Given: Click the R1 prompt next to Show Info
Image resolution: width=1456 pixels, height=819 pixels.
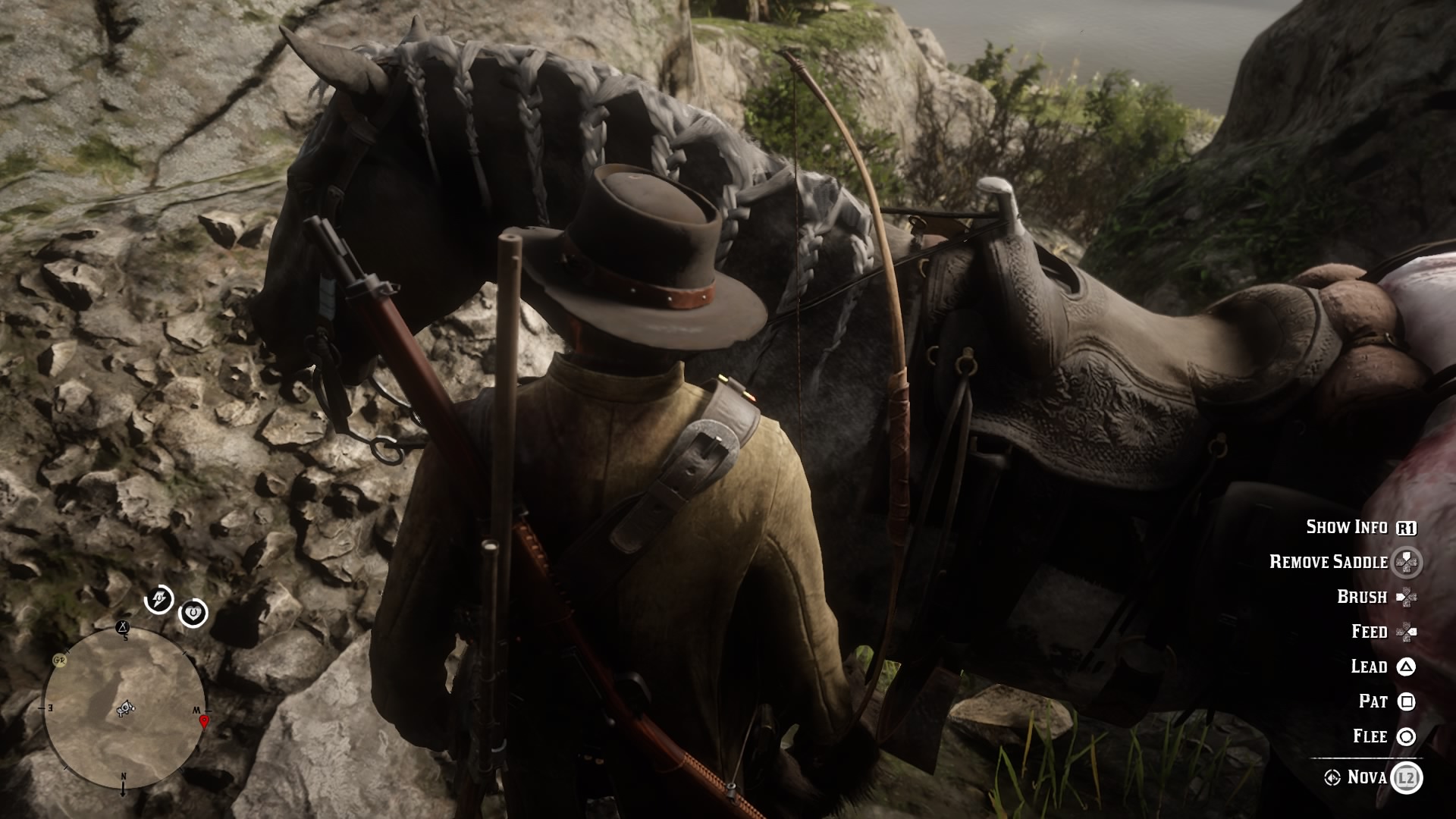Looking at the screenshot, I should tap(1407, 528).
